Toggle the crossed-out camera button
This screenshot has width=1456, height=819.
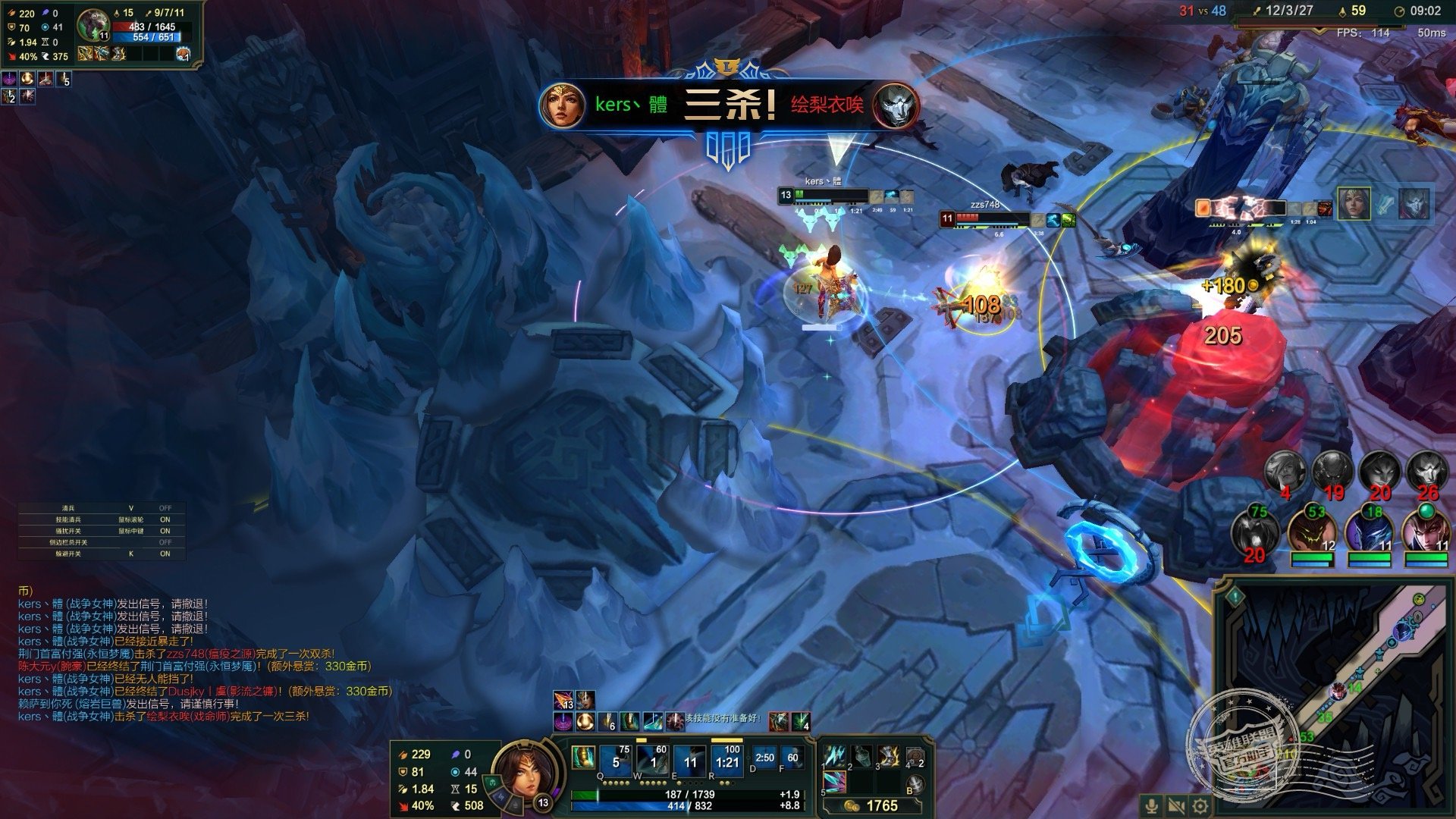pos(1176,806)
